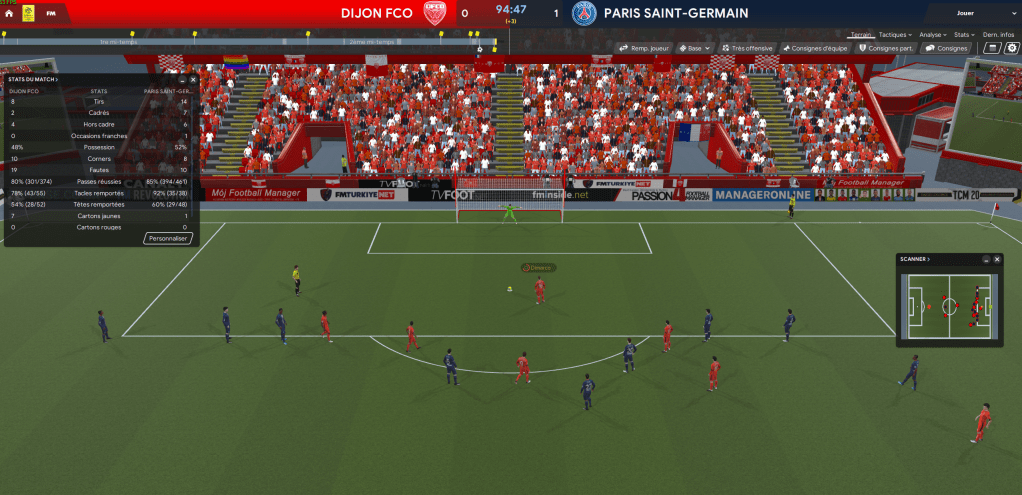Image resolution: width=1022 pixels, height=495 pixels.
Task: Open the match settings gear icon
Action: click(x=1011, y=47)
